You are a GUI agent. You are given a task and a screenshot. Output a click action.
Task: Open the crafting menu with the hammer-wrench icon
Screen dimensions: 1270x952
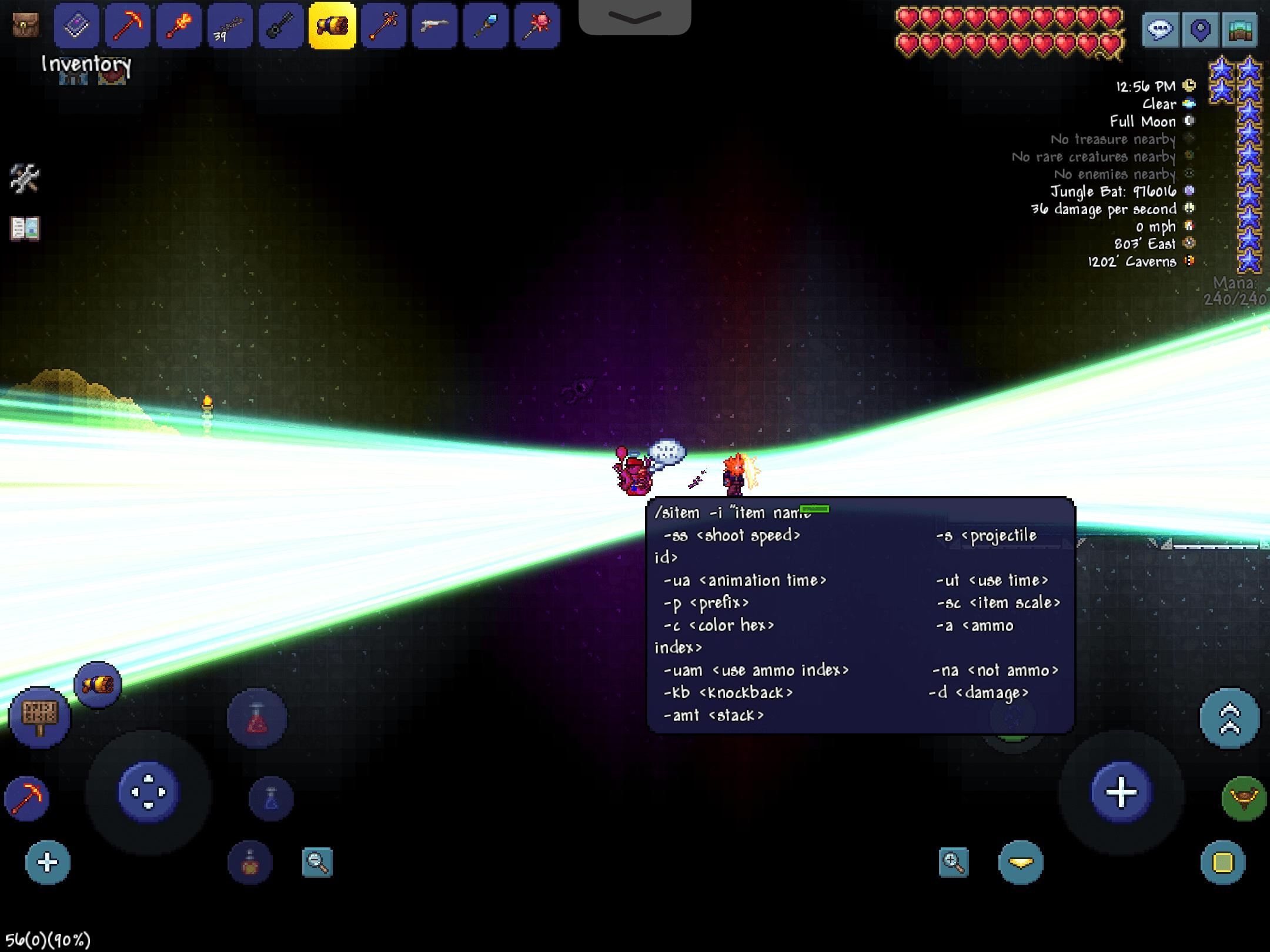point(25,179)
